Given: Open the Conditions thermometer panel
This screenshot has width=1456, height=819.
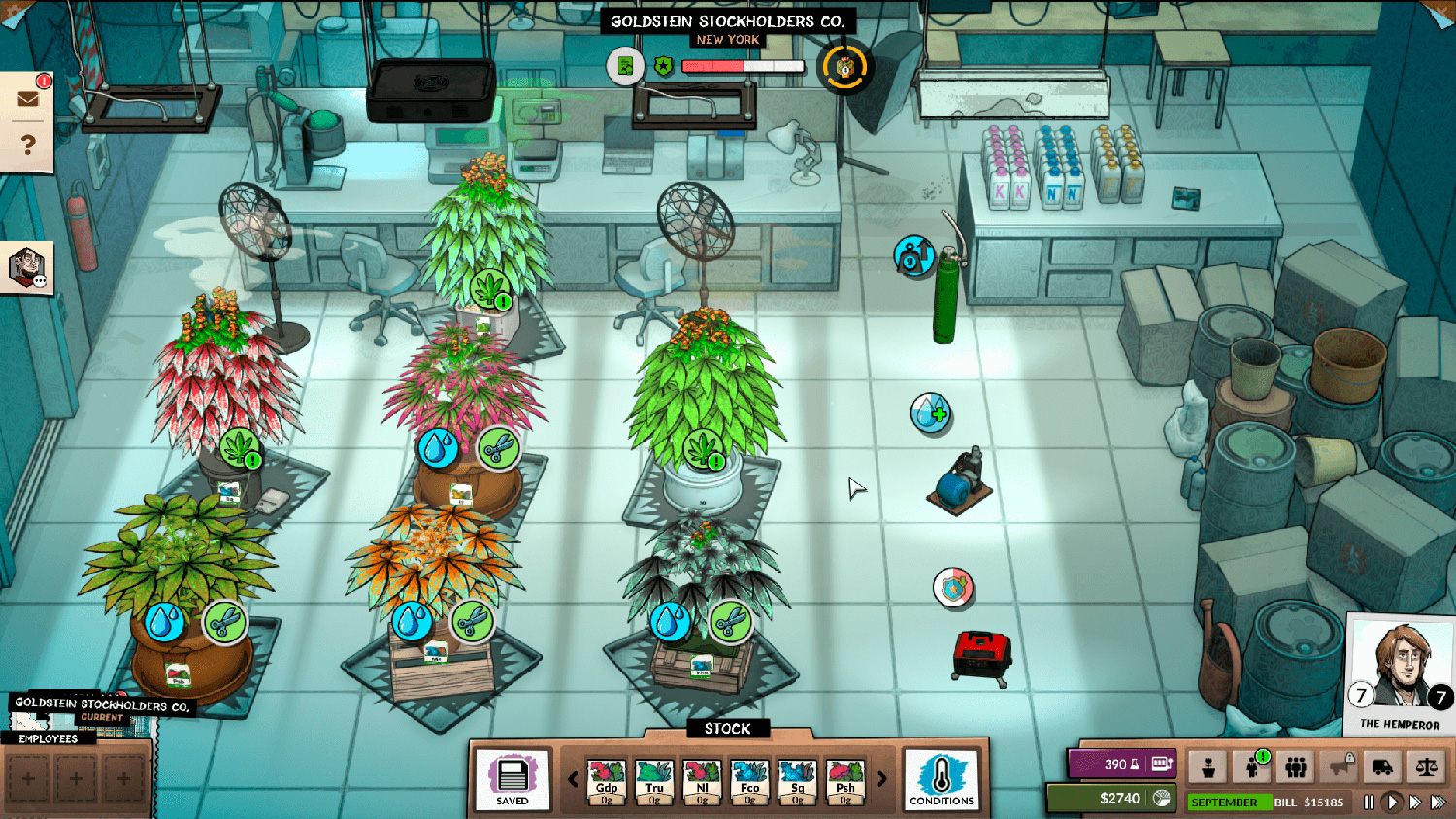Looking at the screenshot, I should pos(941,779).
